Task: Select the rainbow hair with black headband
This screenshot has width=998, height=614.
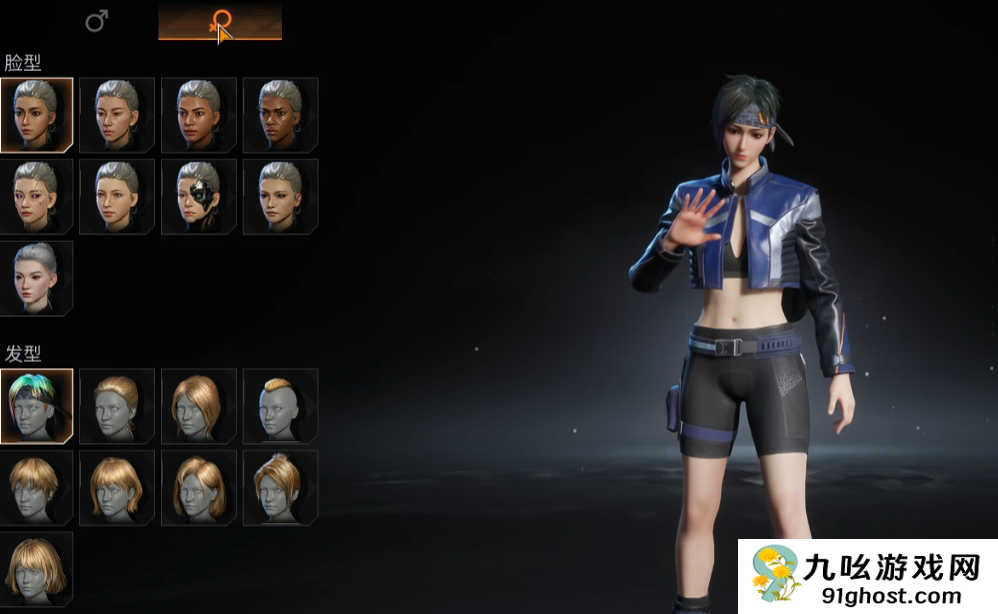Action: click(x=37, y=406)
